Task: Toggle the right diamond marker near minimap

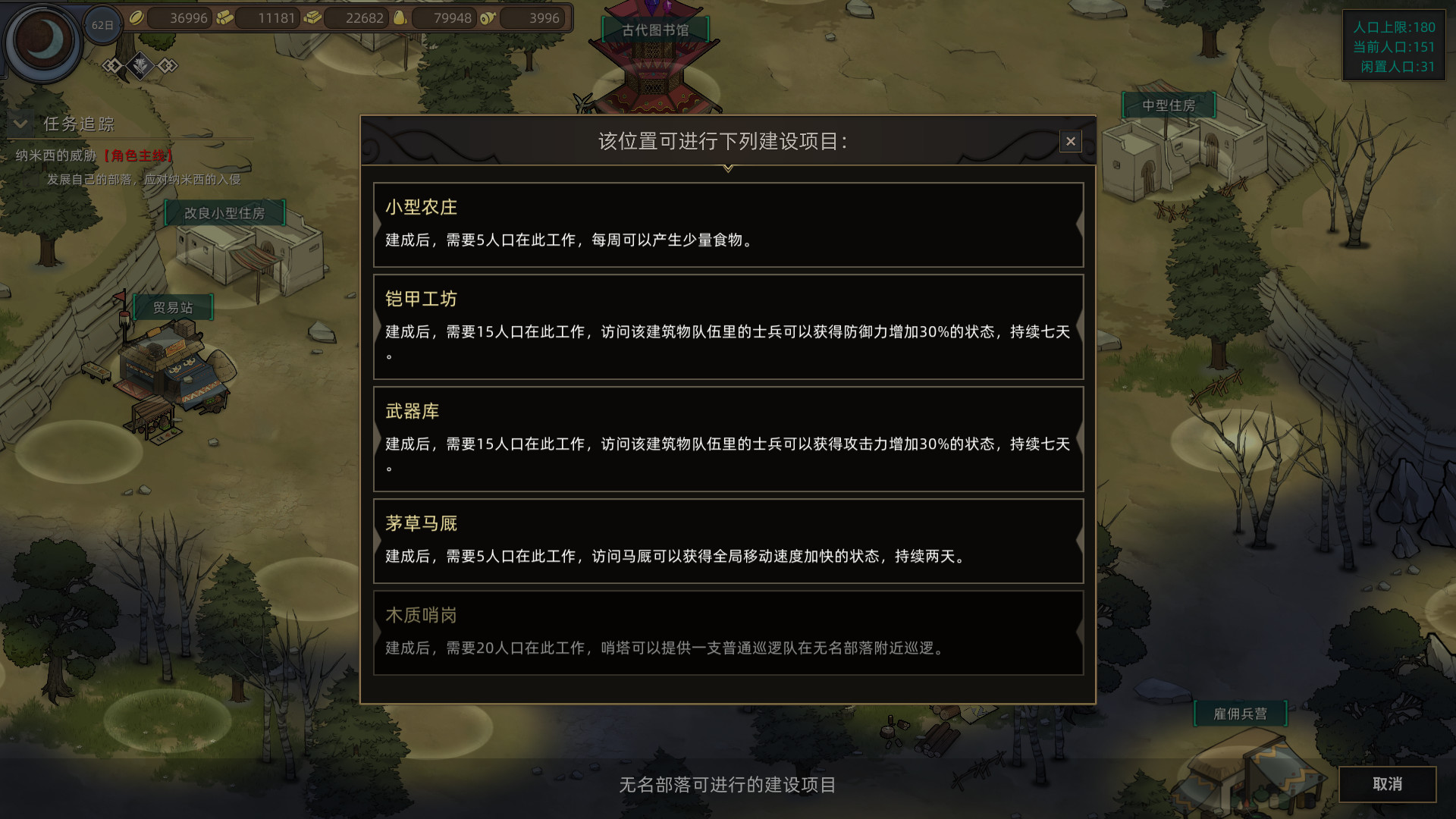Action: (168, 66)
